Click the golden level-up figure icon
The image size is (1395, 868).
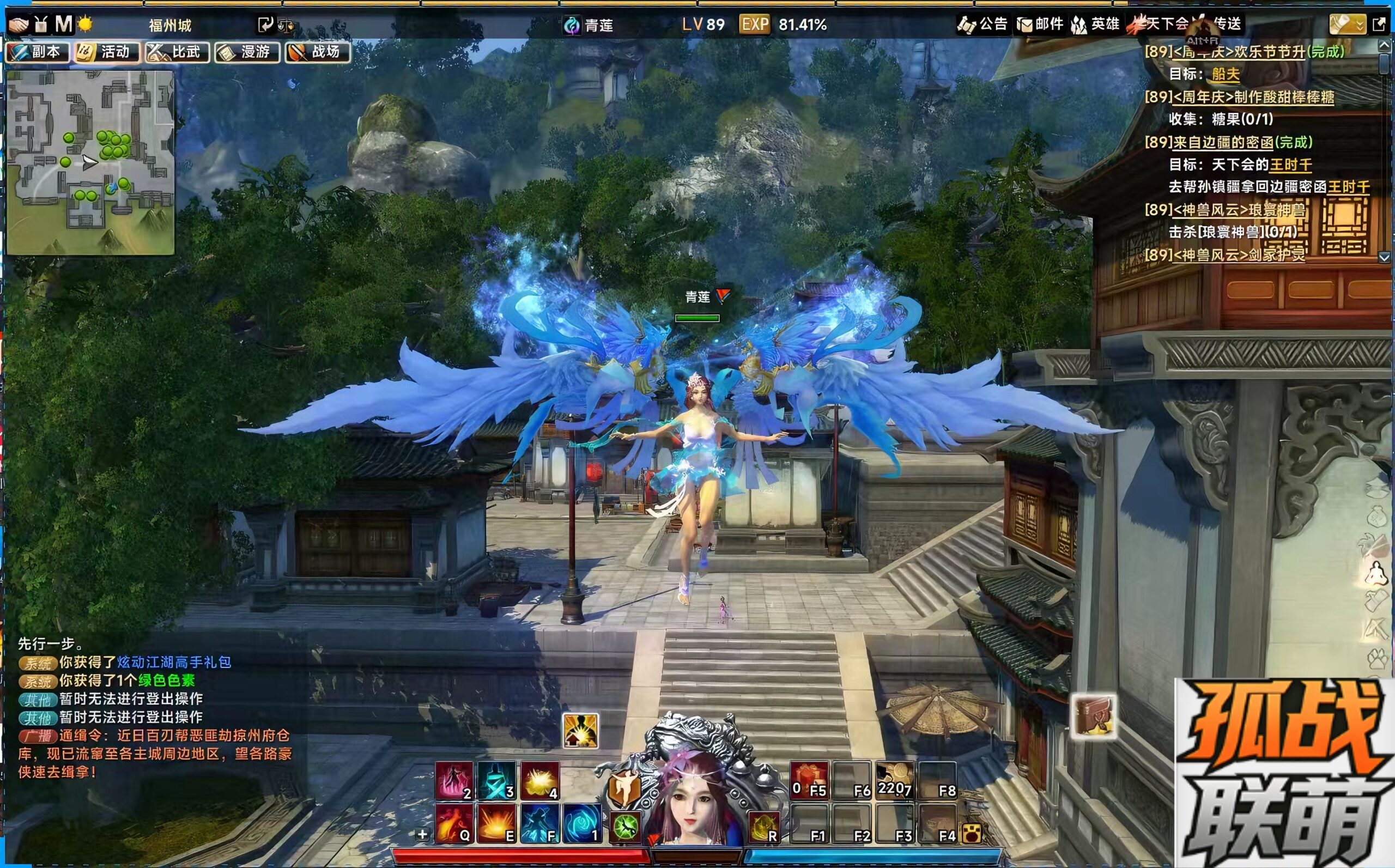pyautogui.click(x=580, y=731)
